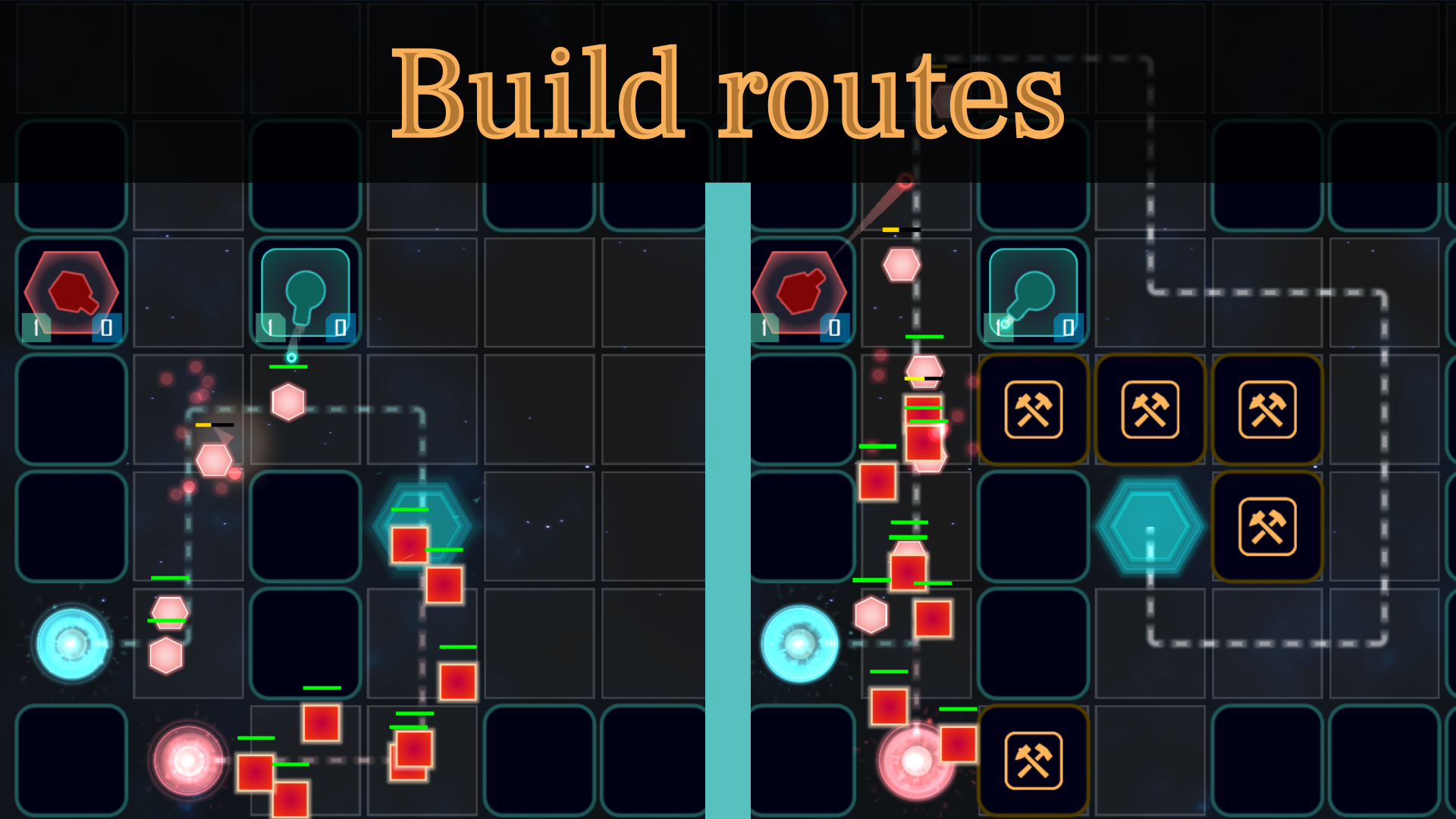Screen dimensions: 1456x819
Task: Select the teal turret tool icon on the left board
Action: (305, 292)
